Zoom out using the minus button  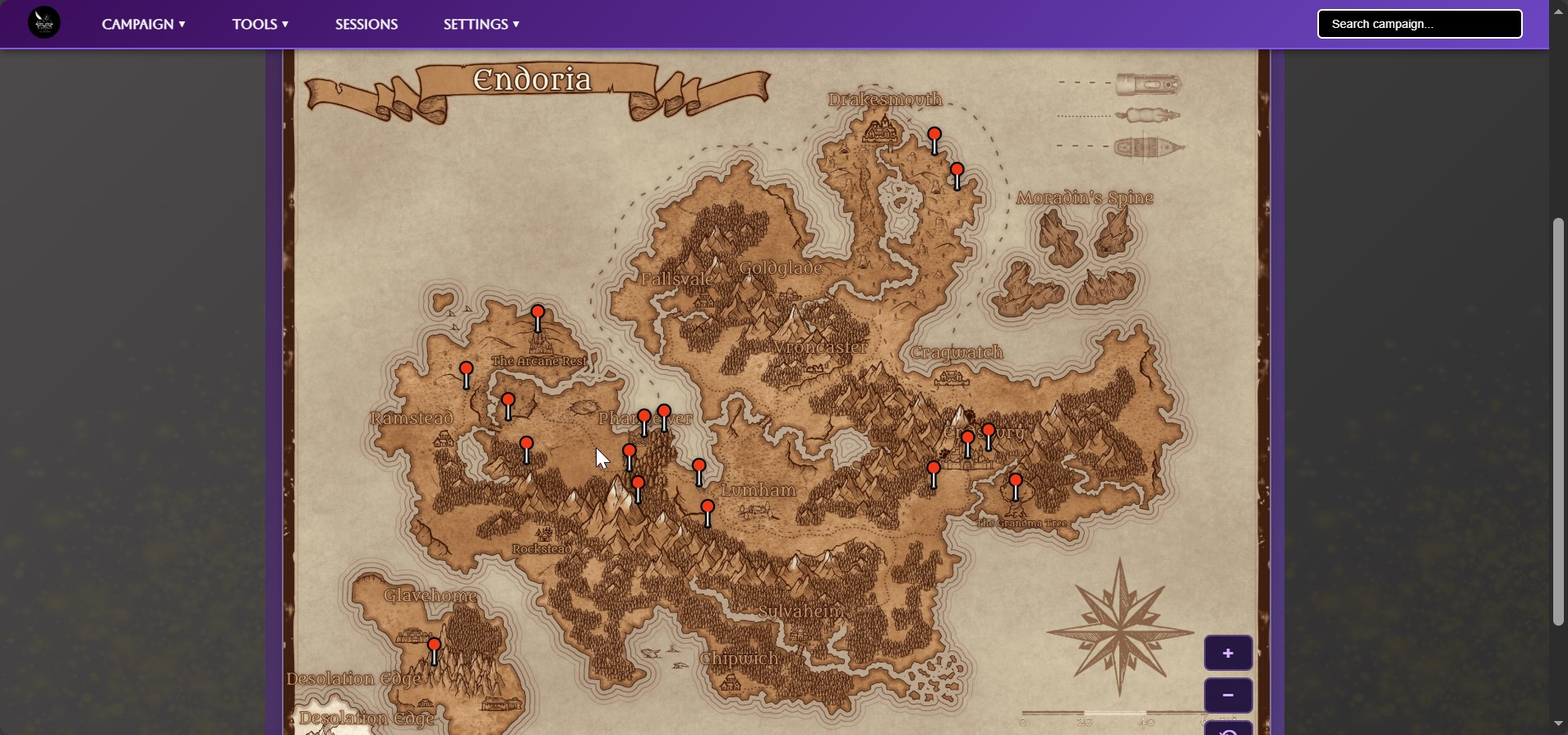pyautogui.click(x=1228, y=695)
